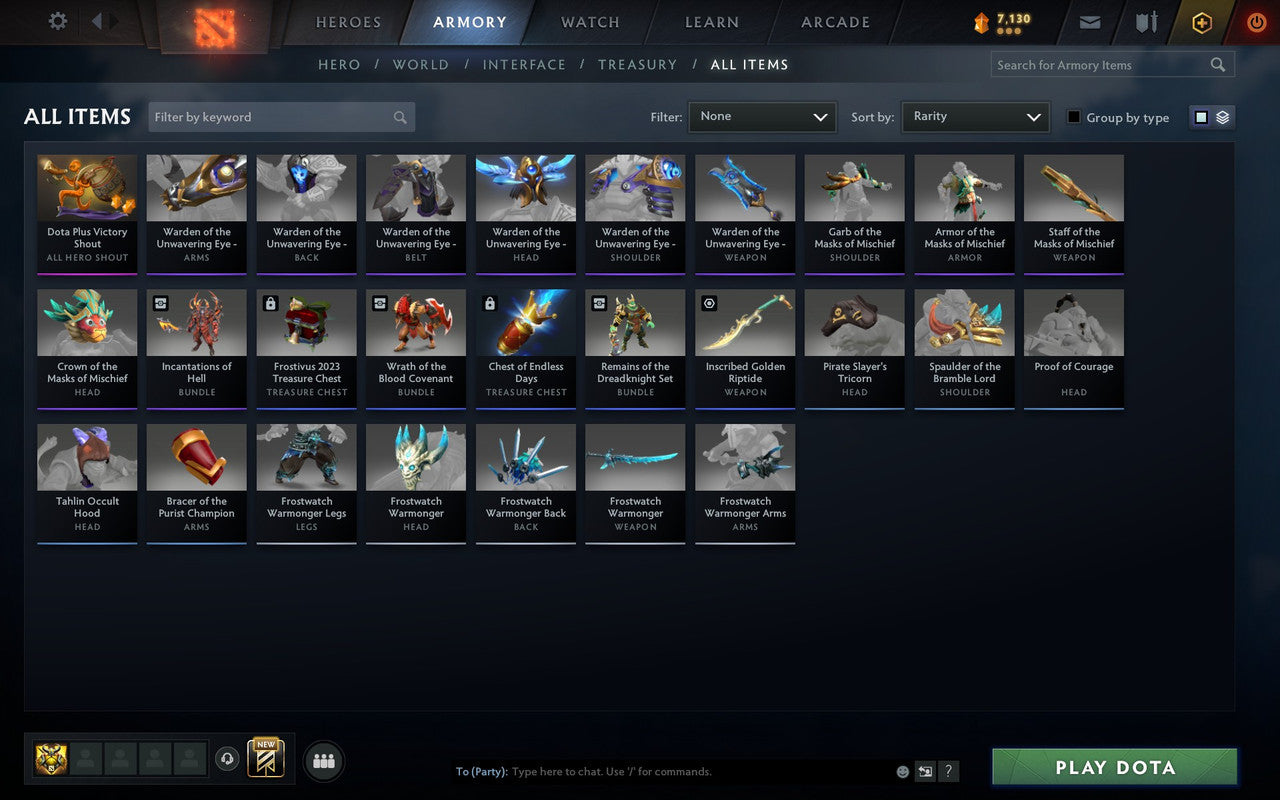Screen dimensions: 1280x800
Task: Open the settings gear icon
Action: coord(57,22)
